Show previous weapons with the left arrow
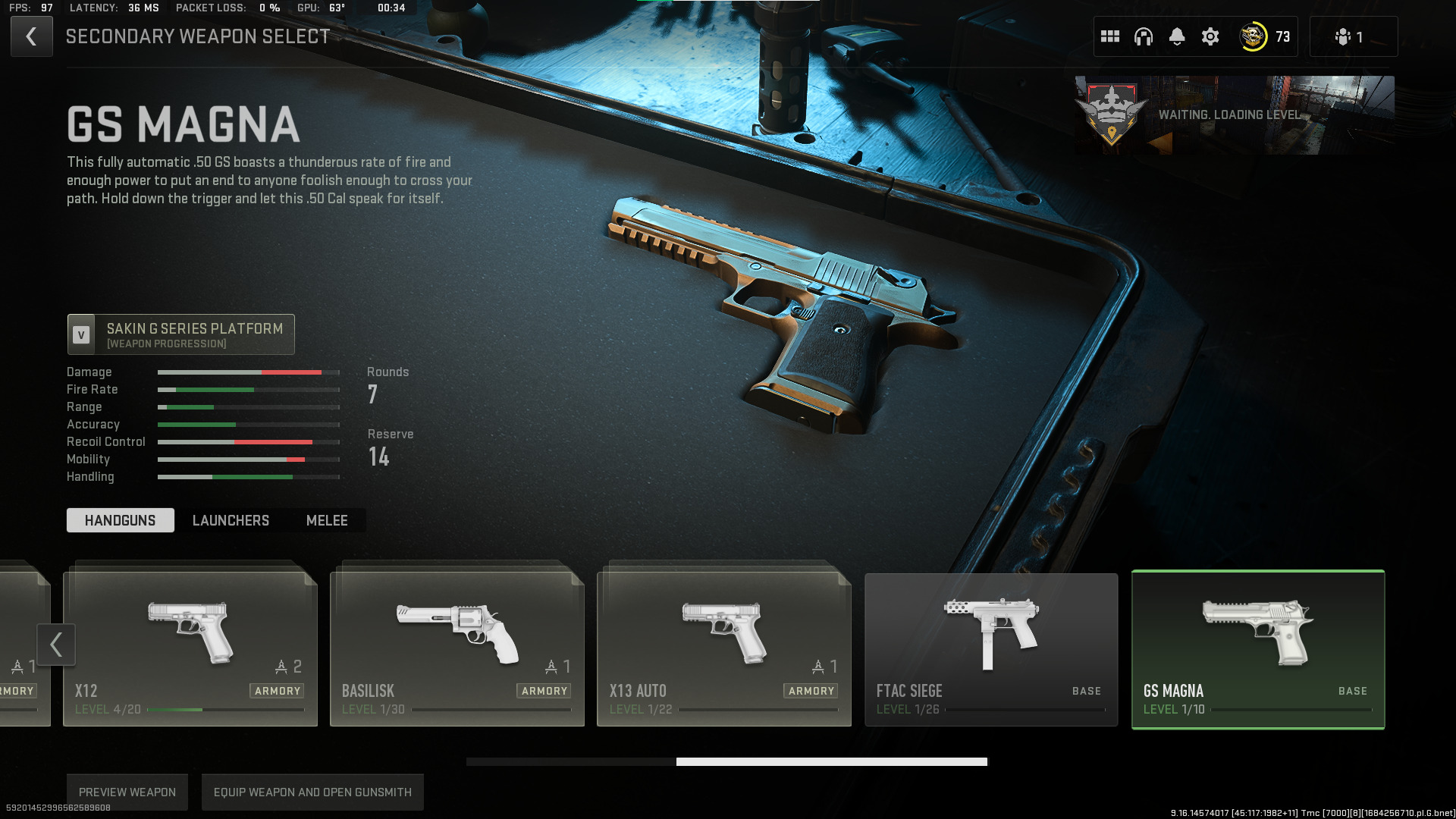Image resolution: width=1456 pixels, height=819 pixels. (x=56, y=645)
